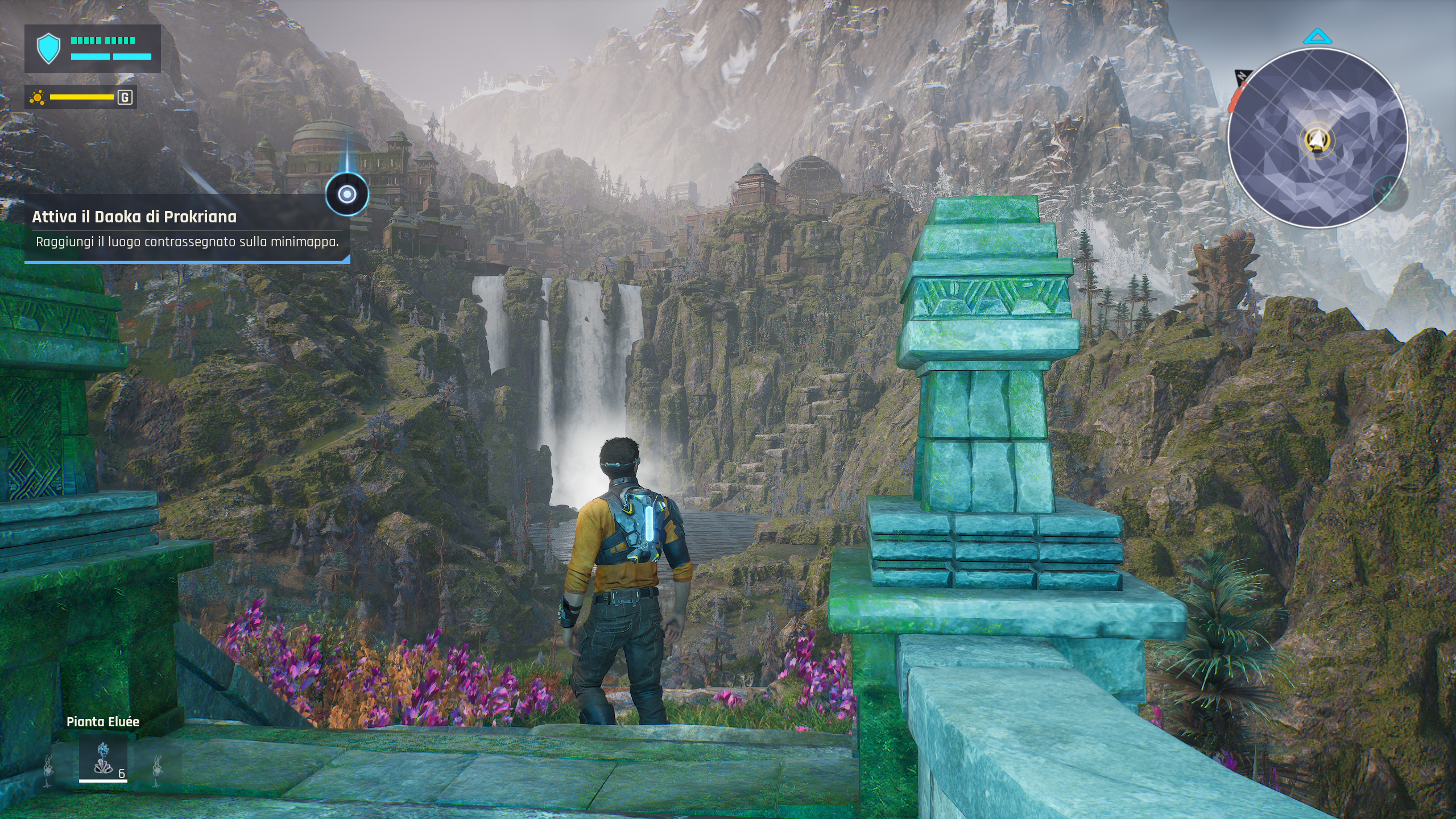1456x819 pixels.
Task: Click the faded teal icon on minimap edge
Action: coord(1389,194)
